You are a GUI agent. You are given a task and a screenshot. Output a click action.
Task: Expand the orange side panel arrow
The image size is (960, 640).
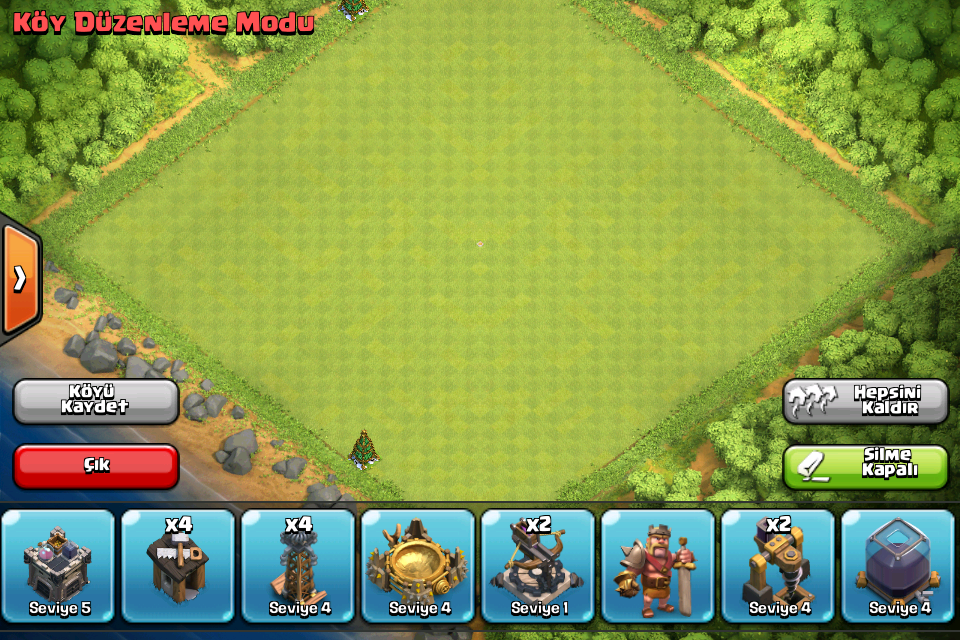tap(20, 279)
